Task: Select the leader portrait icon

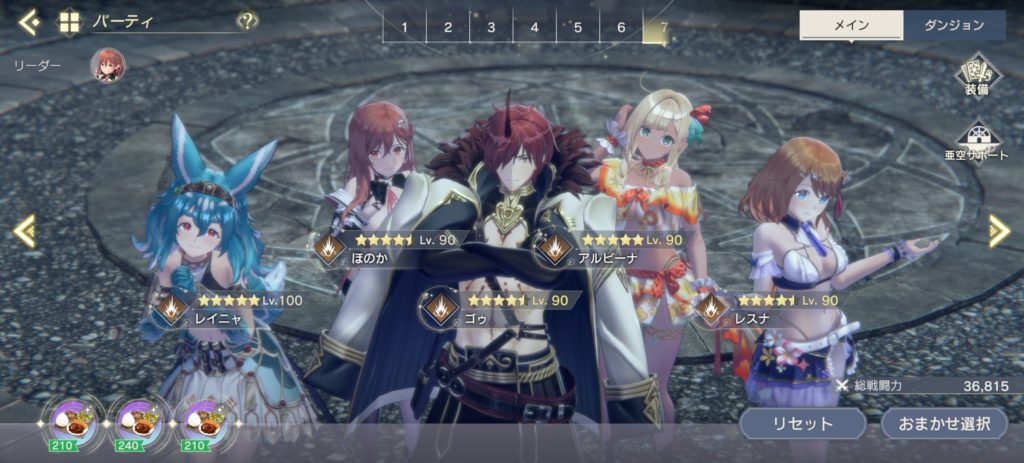Action: pos(108,65)
